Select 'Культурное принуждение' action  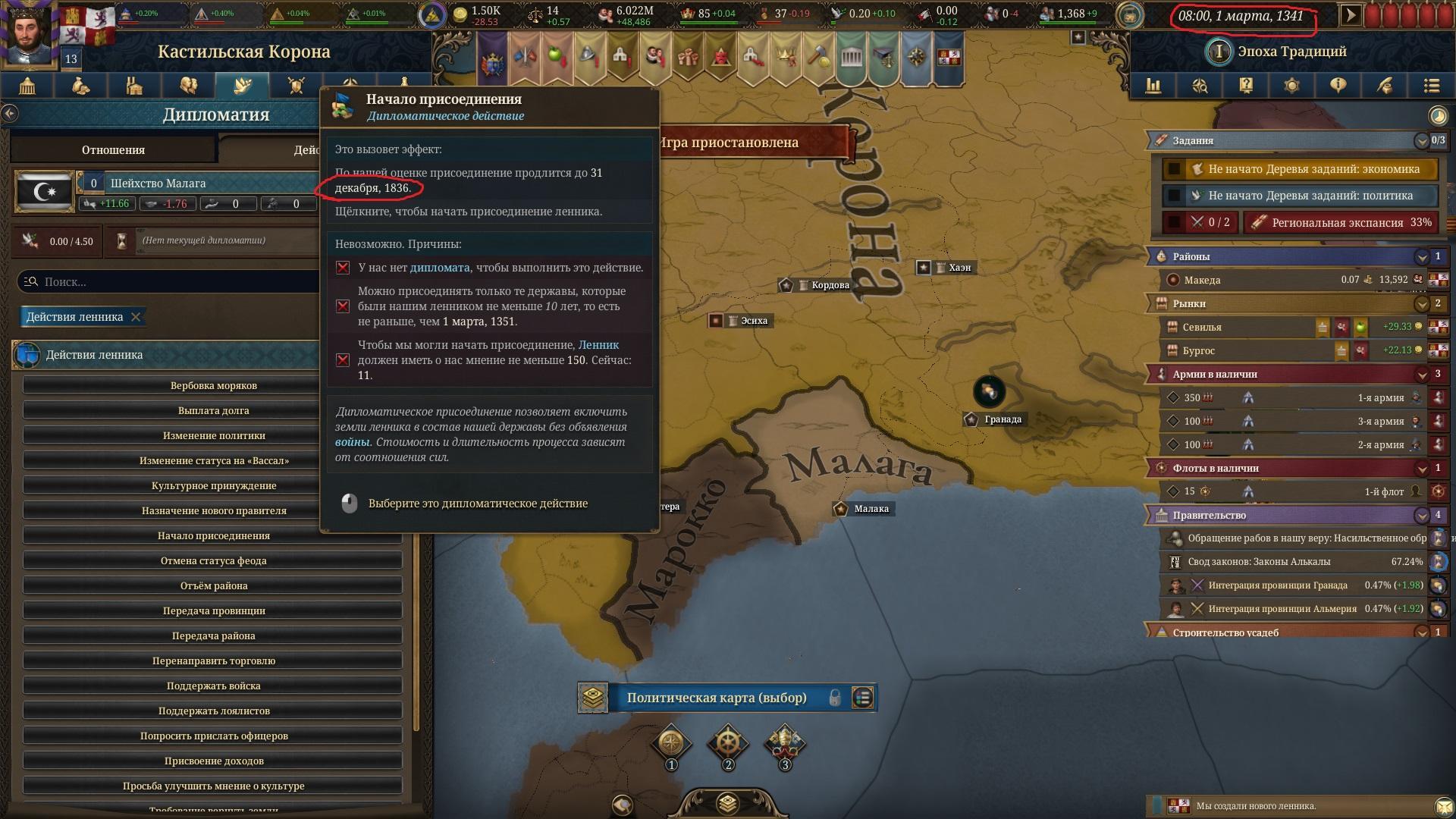(213, 485)
